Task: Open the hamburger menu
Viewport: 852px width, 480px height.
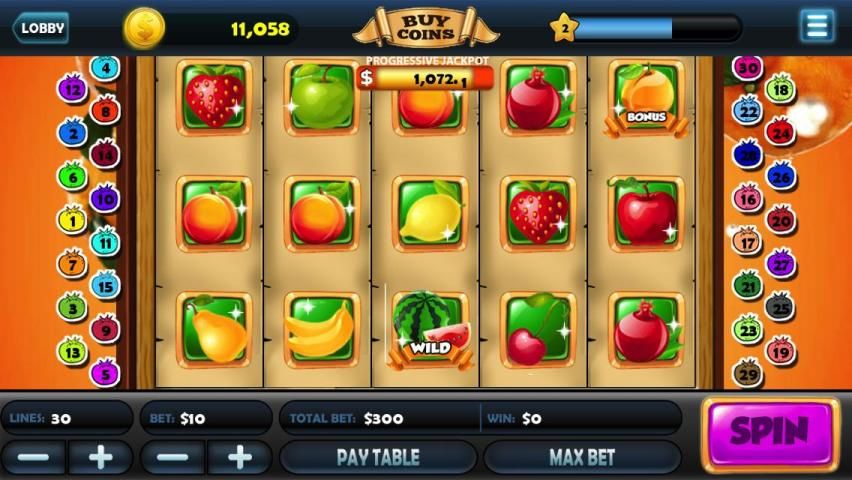Action: pos(817,26)
